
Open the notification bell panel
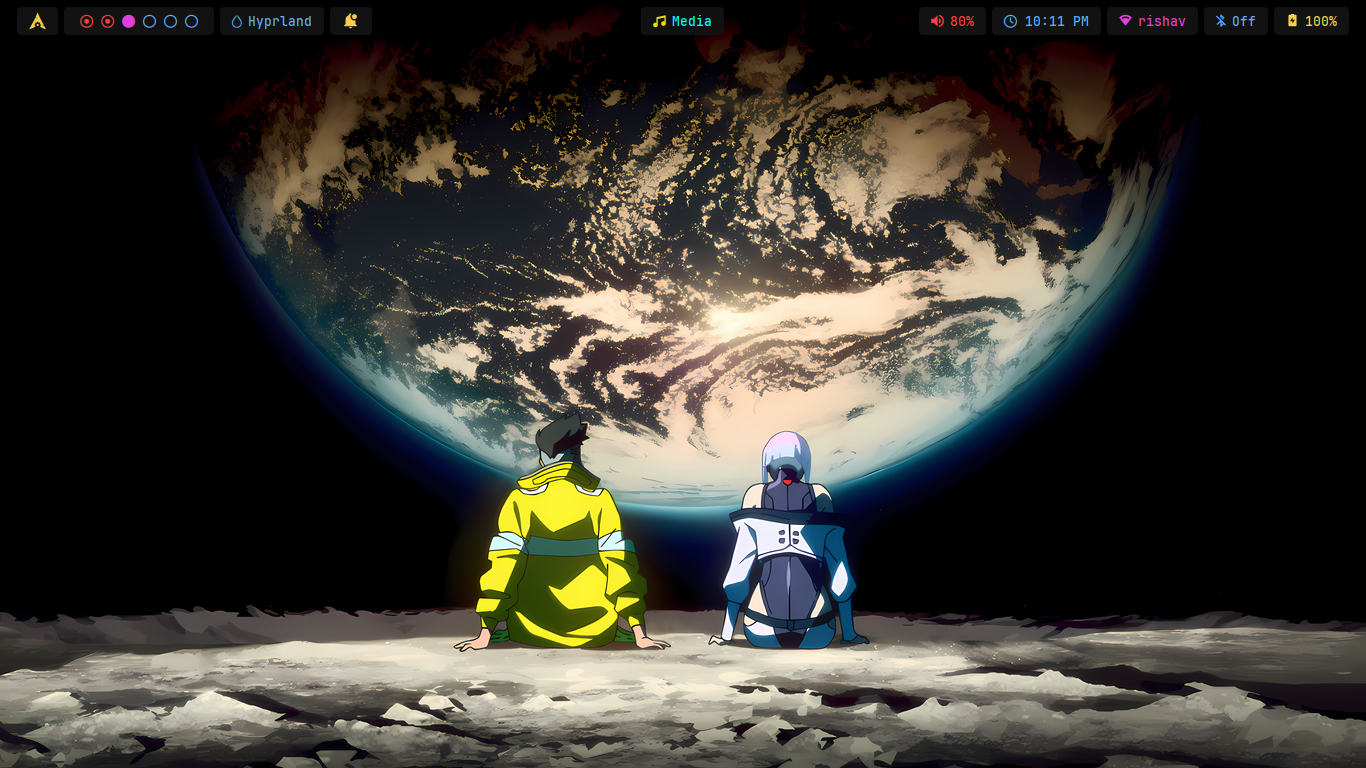(x=351, y=21)
